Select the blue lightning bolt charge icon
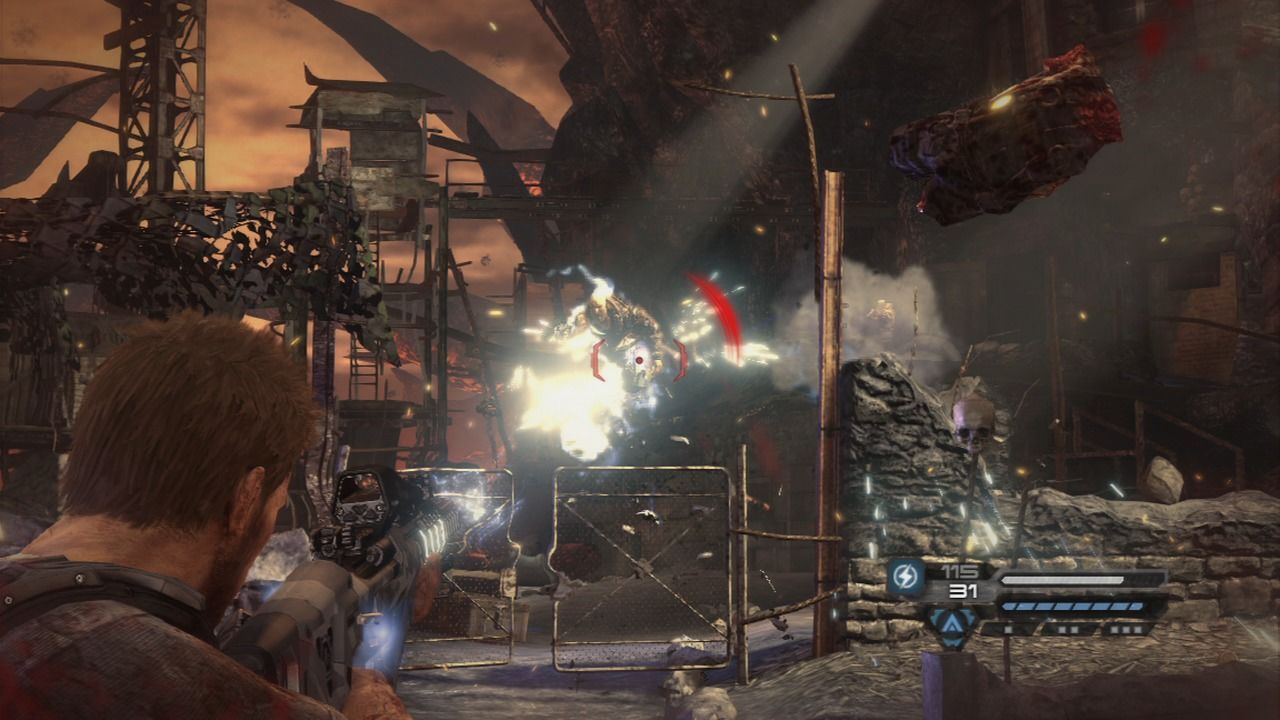1280x720 pixels. click(906, 578)
